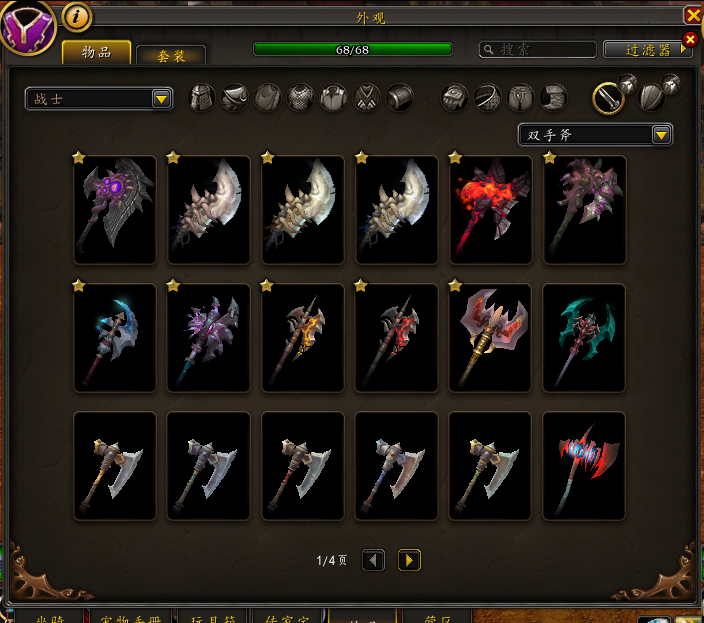This screenshot has height=623, width=704.
Task: Select the main-hand weapon slot icon
Action: pos(608,97)
